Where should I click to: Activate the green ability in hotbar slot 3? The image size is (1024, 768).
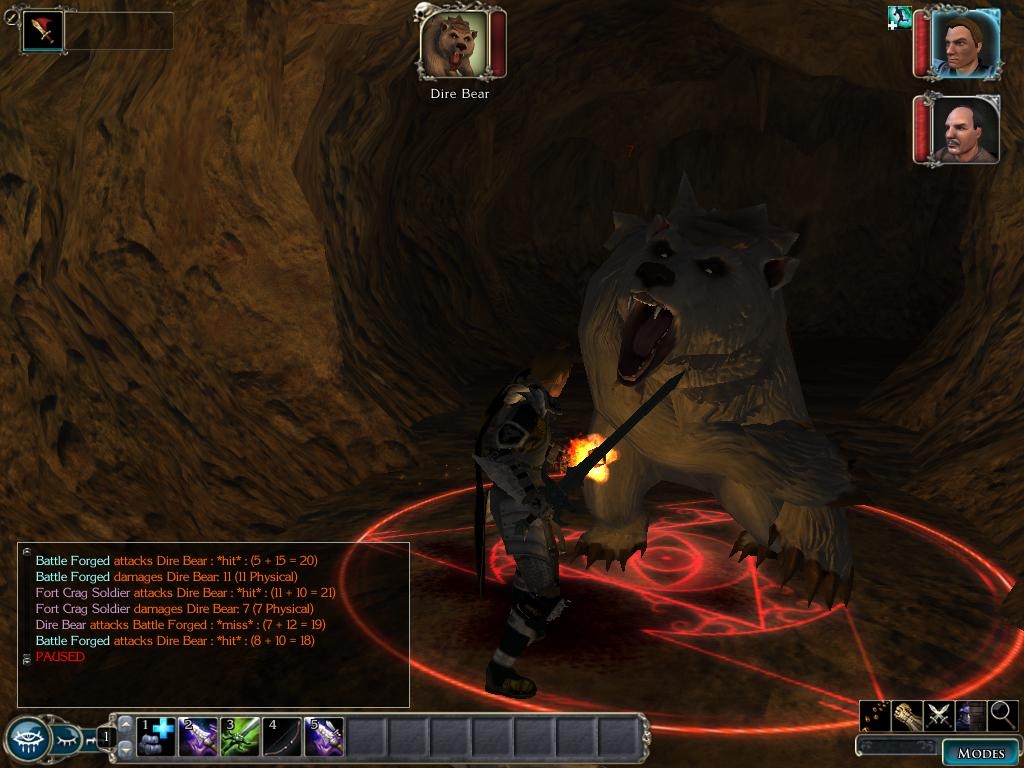click(240, 737)
